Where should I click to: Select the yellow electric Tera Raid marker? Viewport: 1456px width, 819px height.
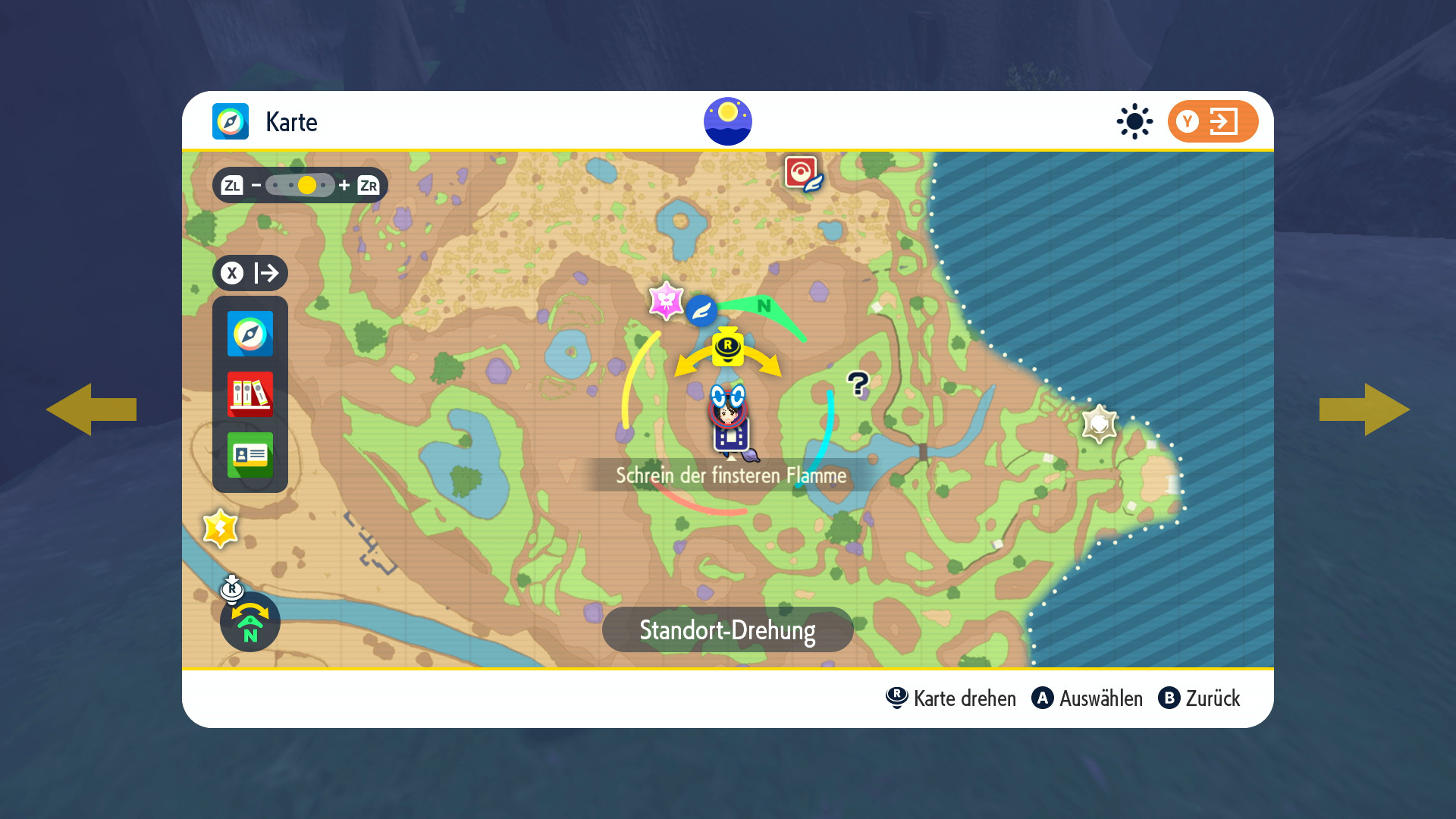[x=221, y=529]
